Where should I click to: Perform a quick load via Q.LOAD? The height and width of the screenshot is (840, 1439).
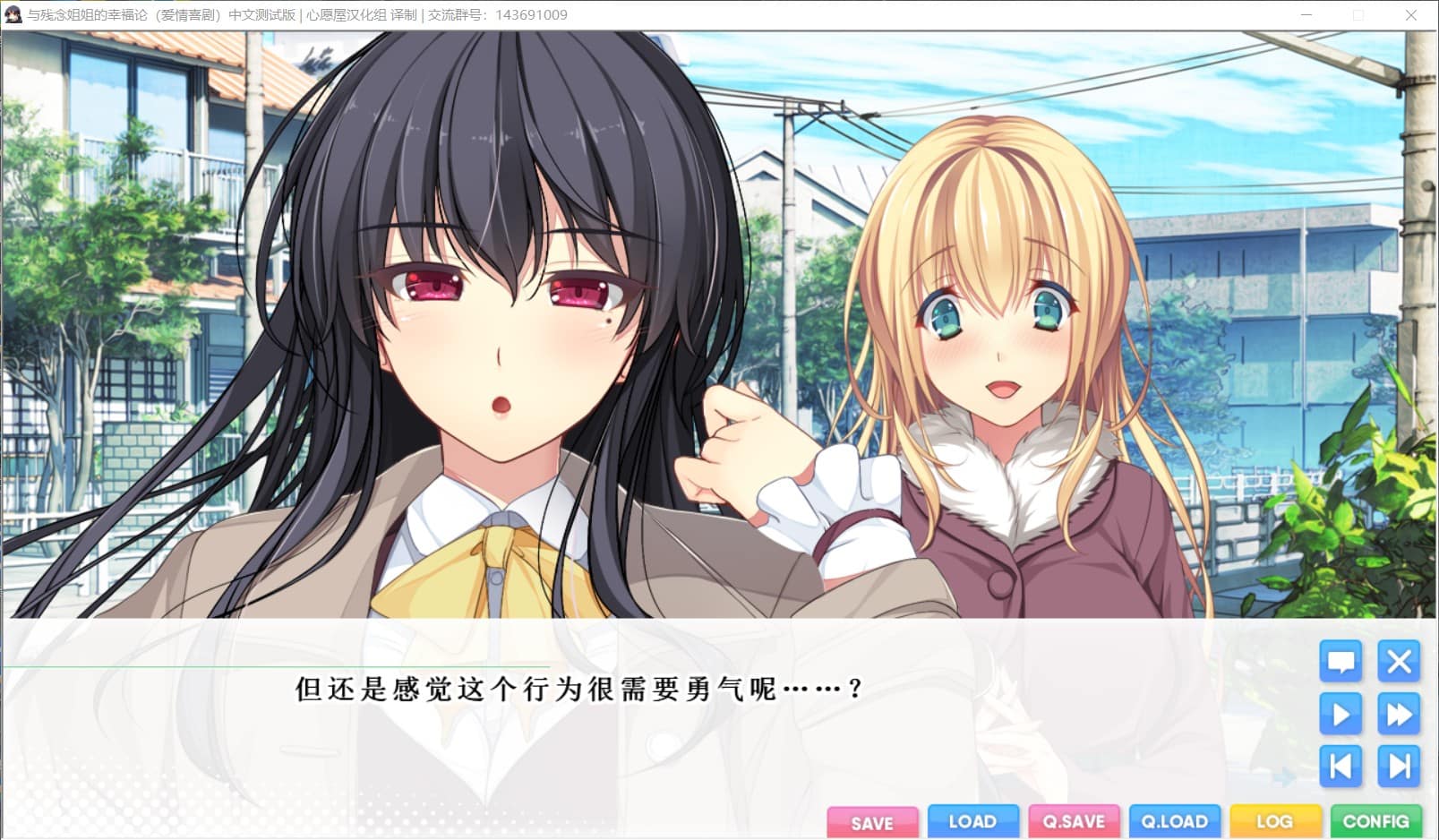pos(1175,821)
